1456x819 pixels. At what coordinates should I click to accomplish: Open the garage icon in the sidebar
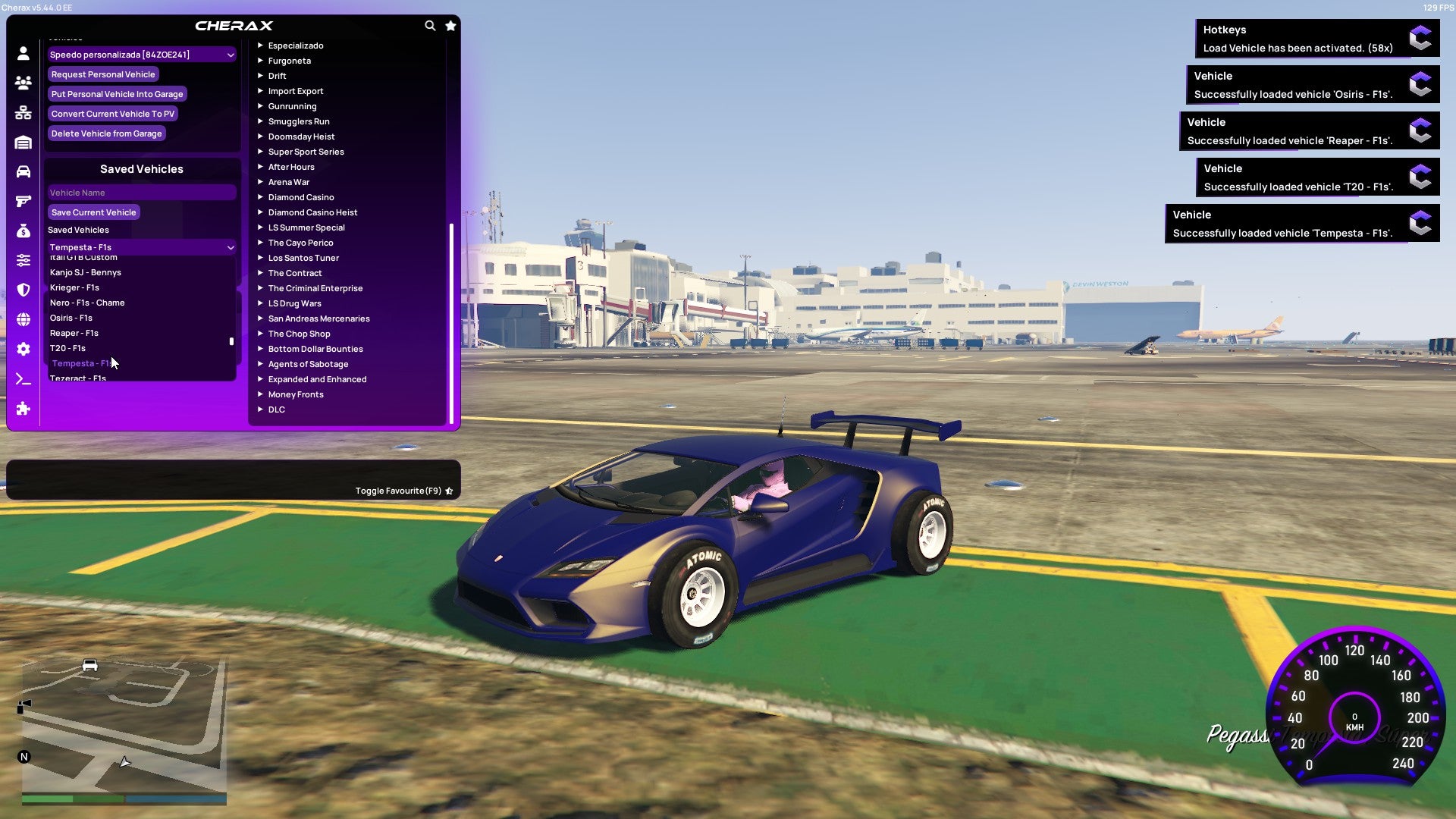23,141
